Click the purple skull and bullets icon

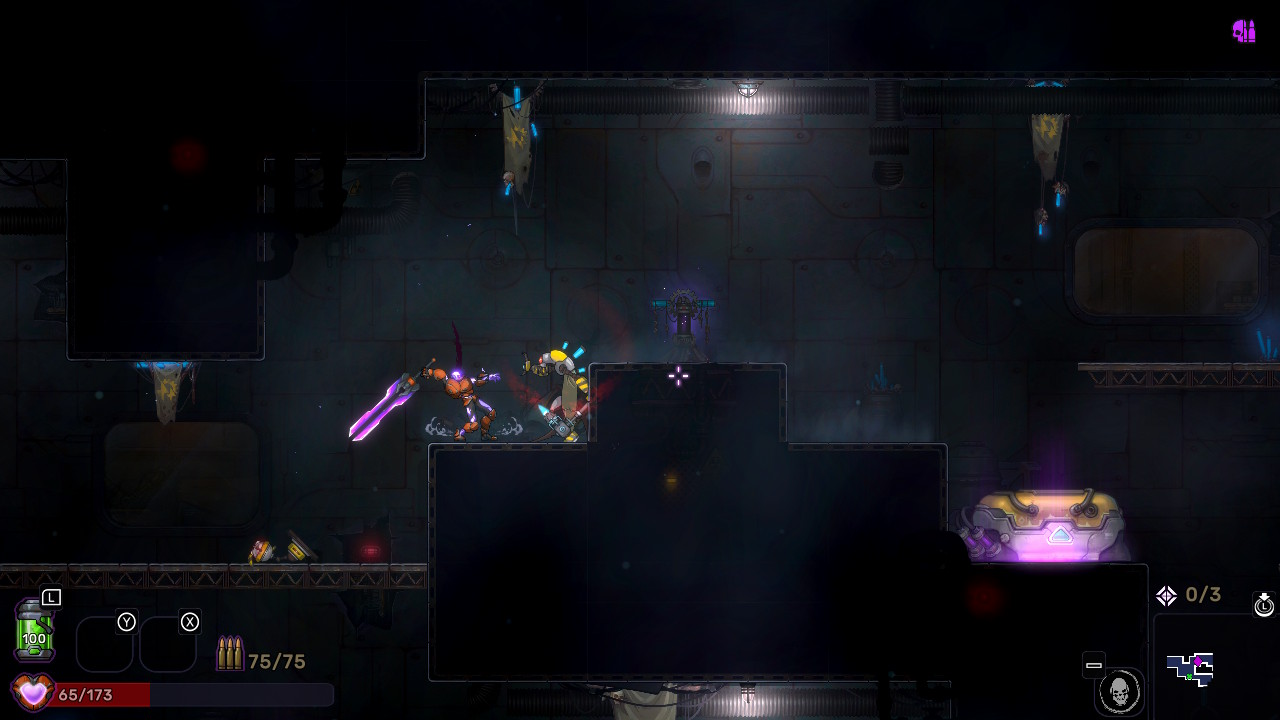pos(1244,31)
